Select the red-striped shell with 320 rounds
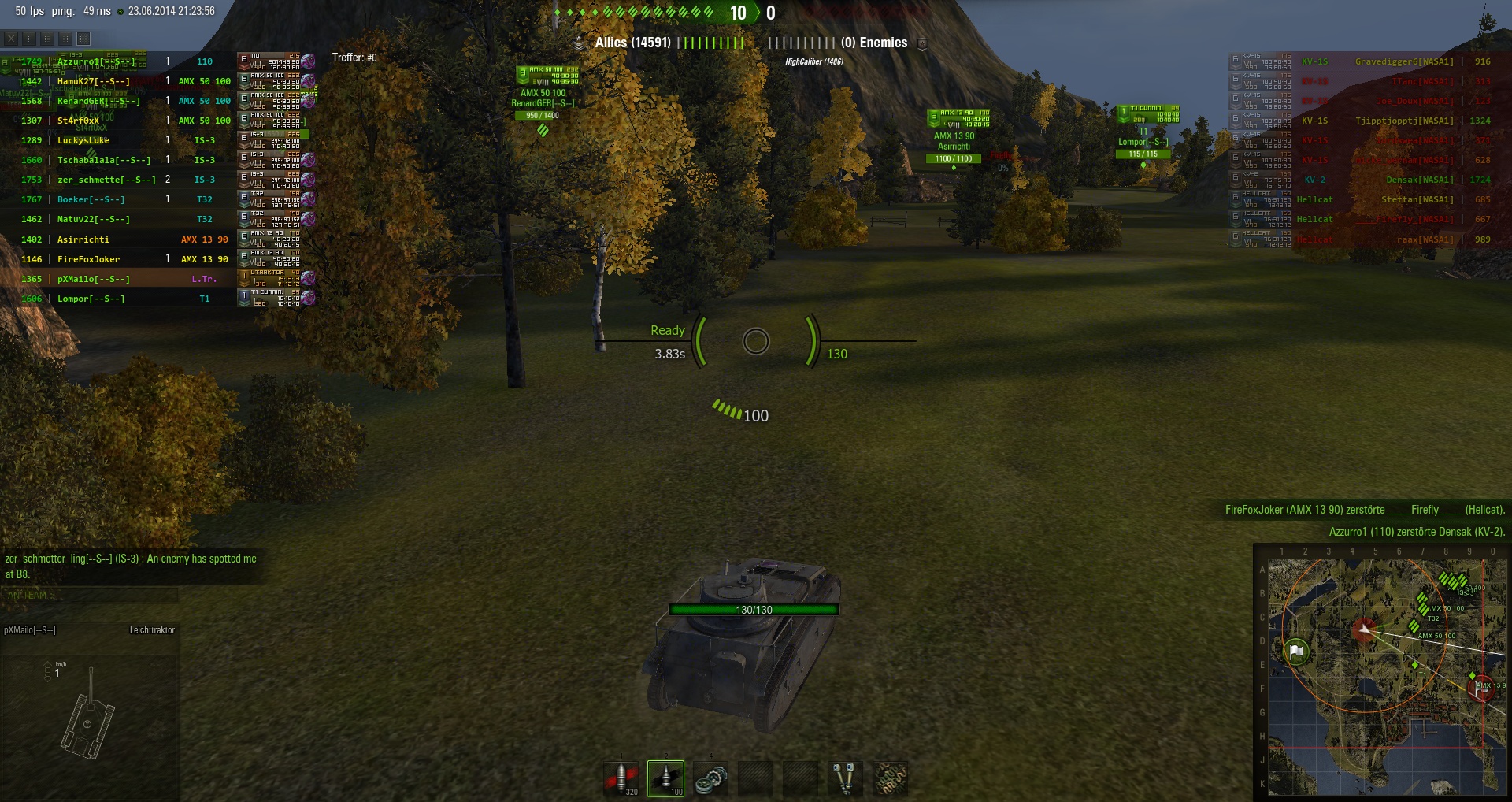 click(x=621, y=778)
